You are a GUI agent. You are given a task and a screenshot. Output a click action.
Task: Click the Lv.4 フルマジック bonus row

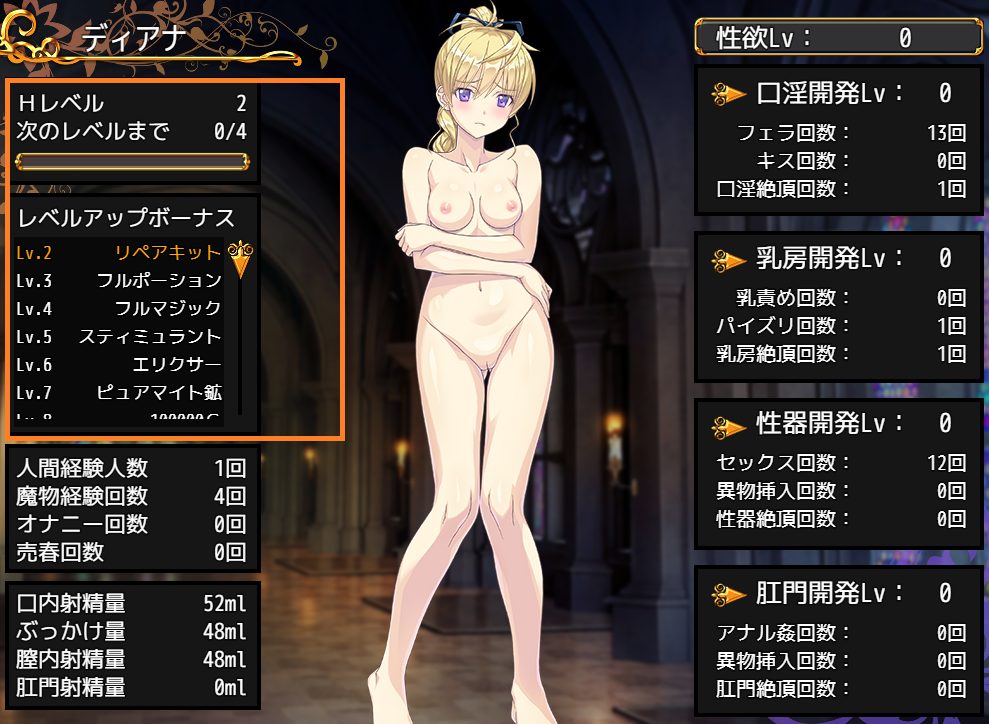pos(120,308)
